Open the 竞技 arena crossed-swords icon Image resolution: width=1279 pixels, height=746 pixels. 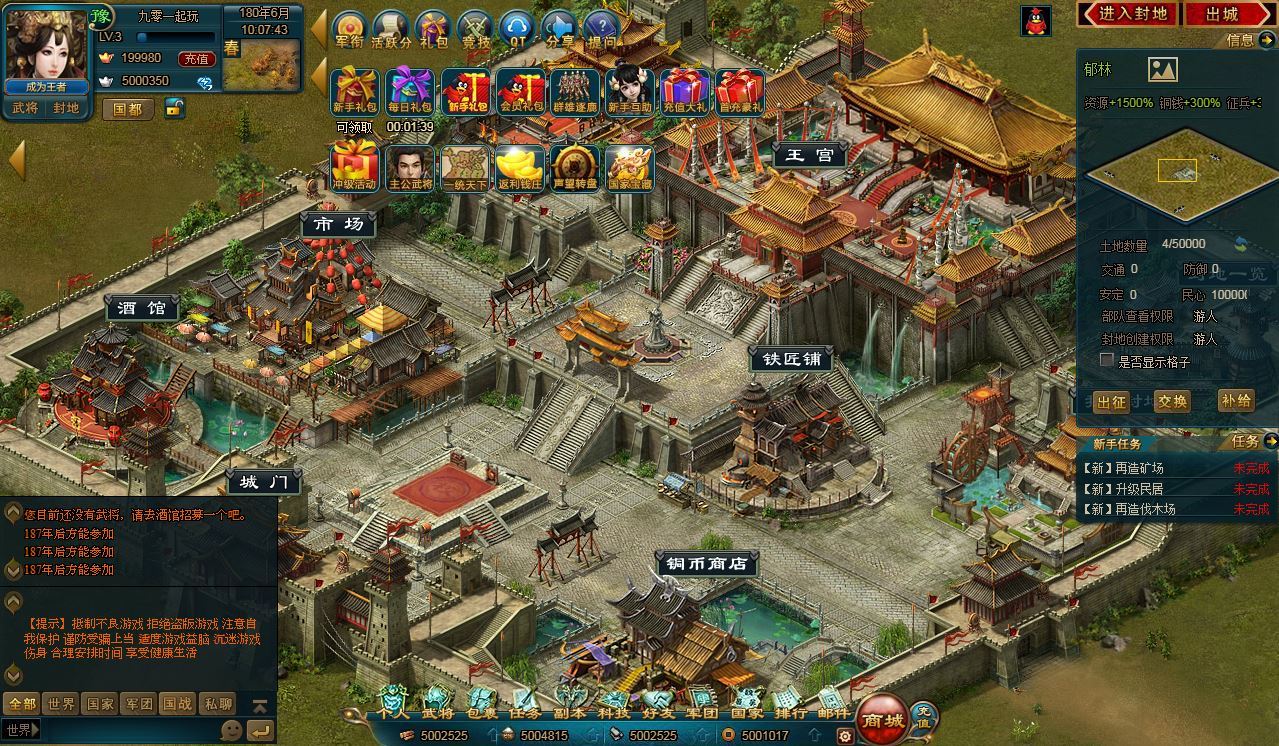click(475, 29)
